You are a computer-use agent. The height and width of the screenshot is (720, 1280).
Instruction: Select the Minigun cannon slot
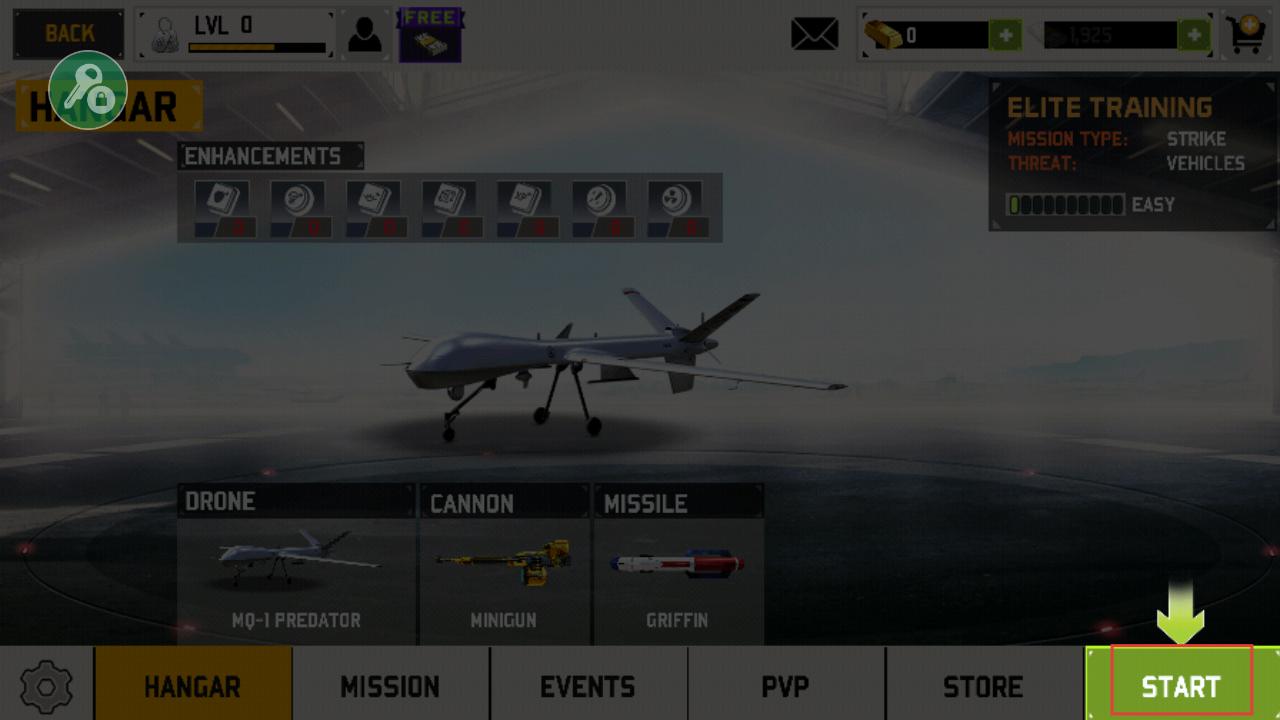click(x=504, y=565)
